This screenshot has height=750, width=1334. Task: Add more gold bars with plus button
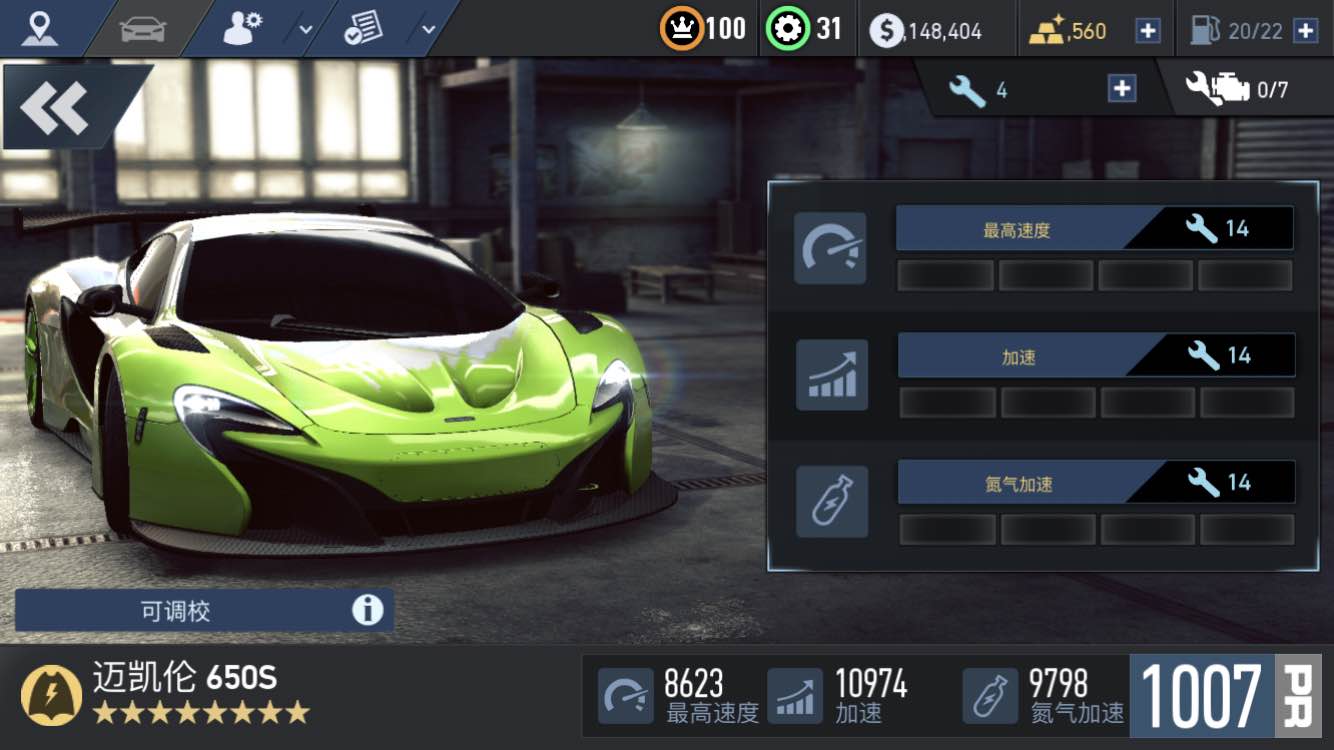[1147, 31]
